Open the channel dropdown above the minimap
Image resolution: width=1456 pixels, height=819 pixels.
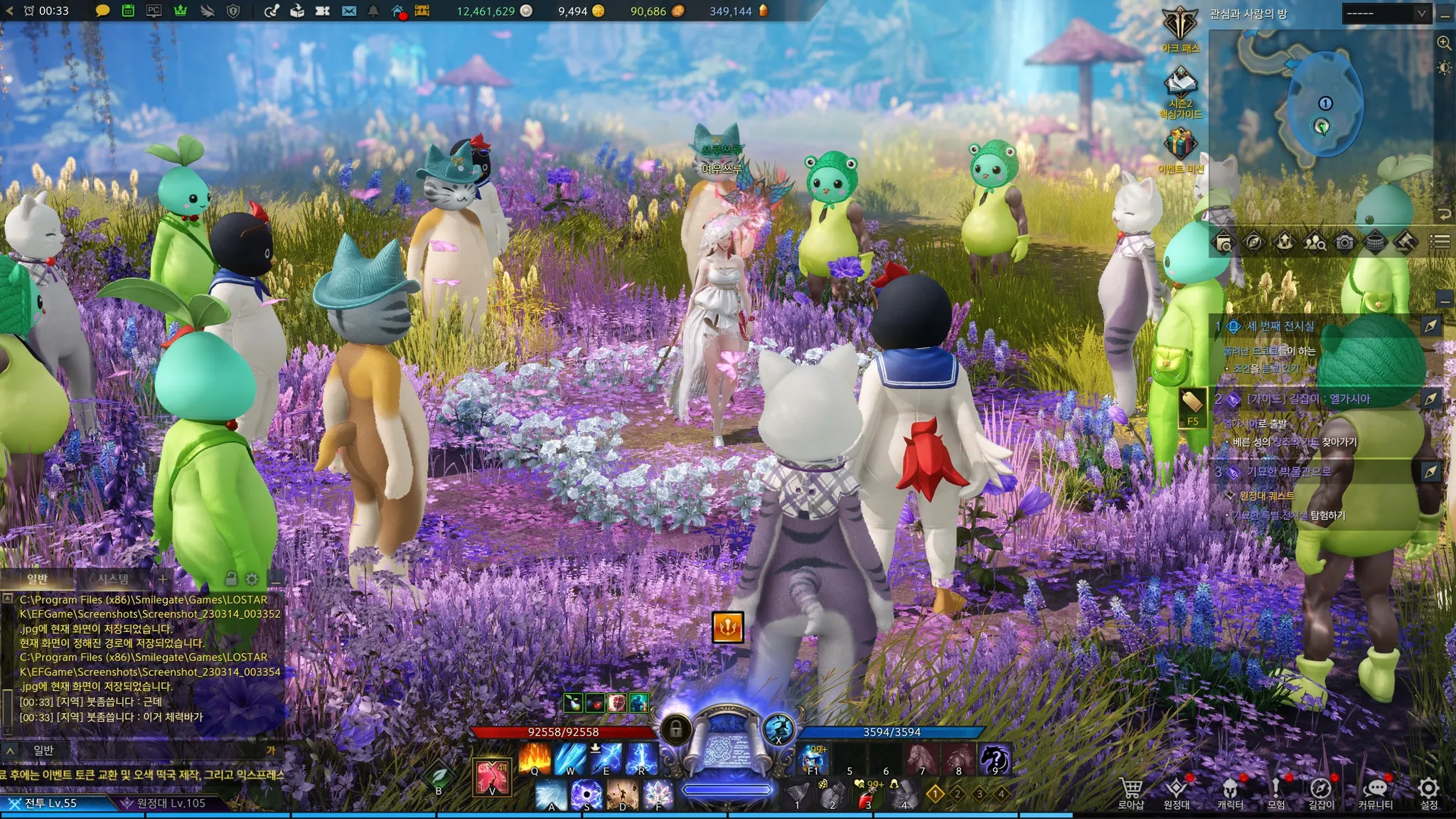(x=1386, y=14)
